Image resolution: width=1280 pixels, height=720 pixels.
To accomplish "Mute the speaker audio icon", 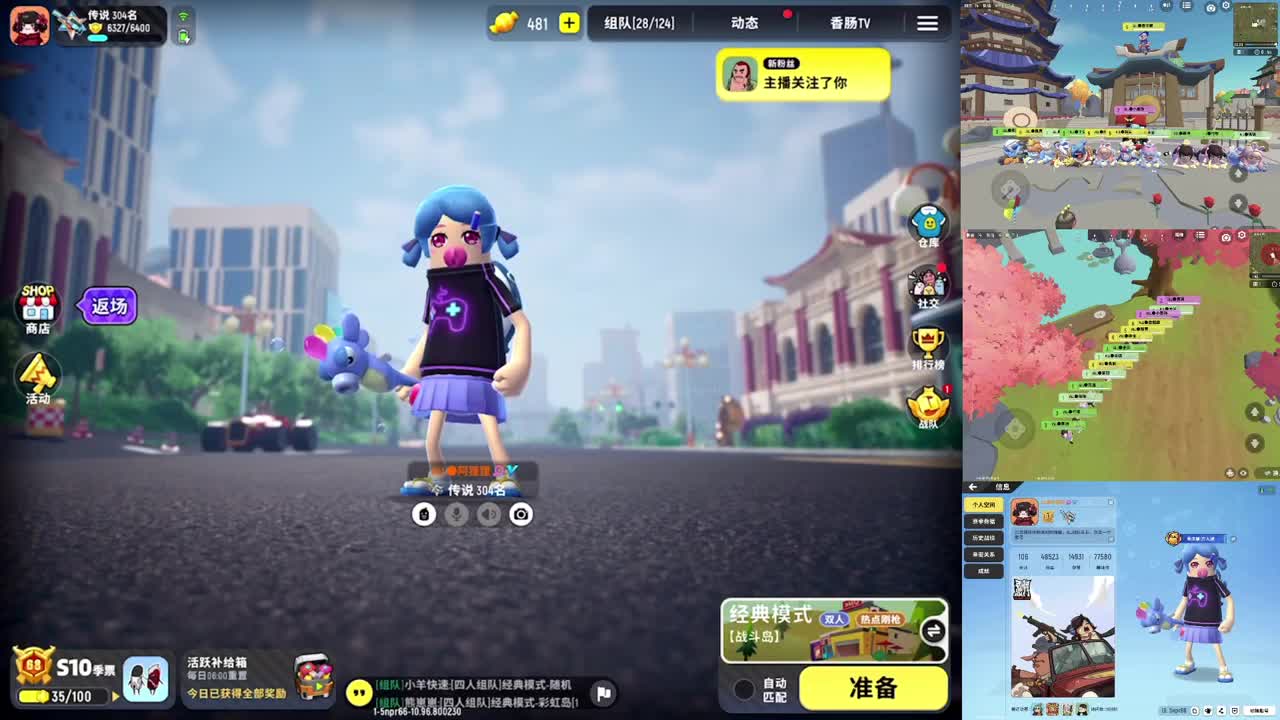I will tap(487, 514).
